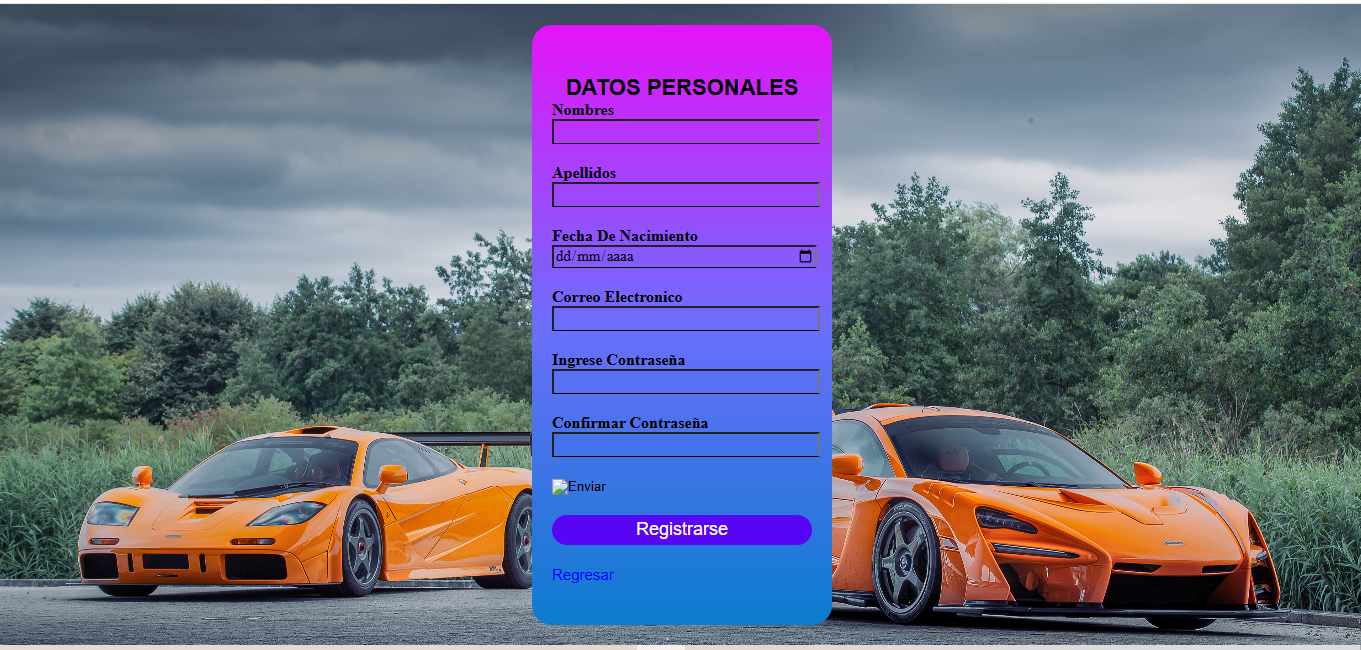Focus the Apellidos input box
Screen dimensions: 1361x650
pos(685,195)
